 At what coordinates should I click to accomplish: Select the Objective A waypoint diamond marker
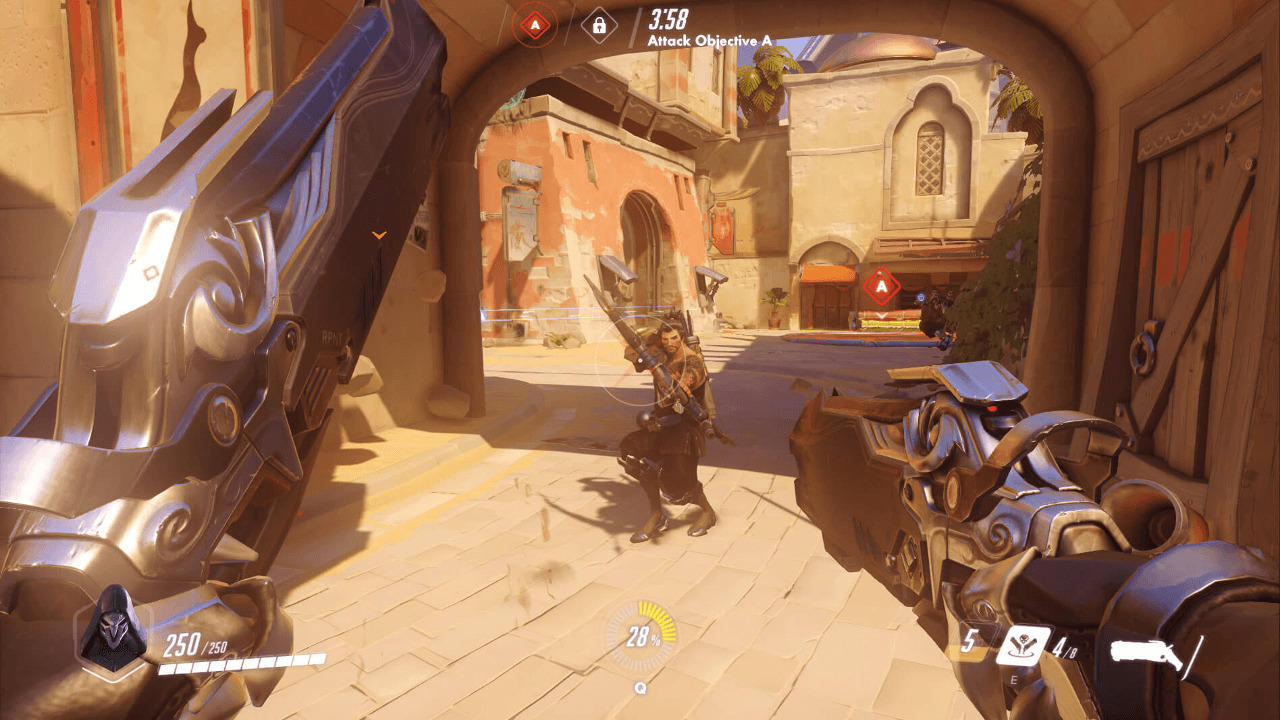pyautogui.click(x=881, y=287)
